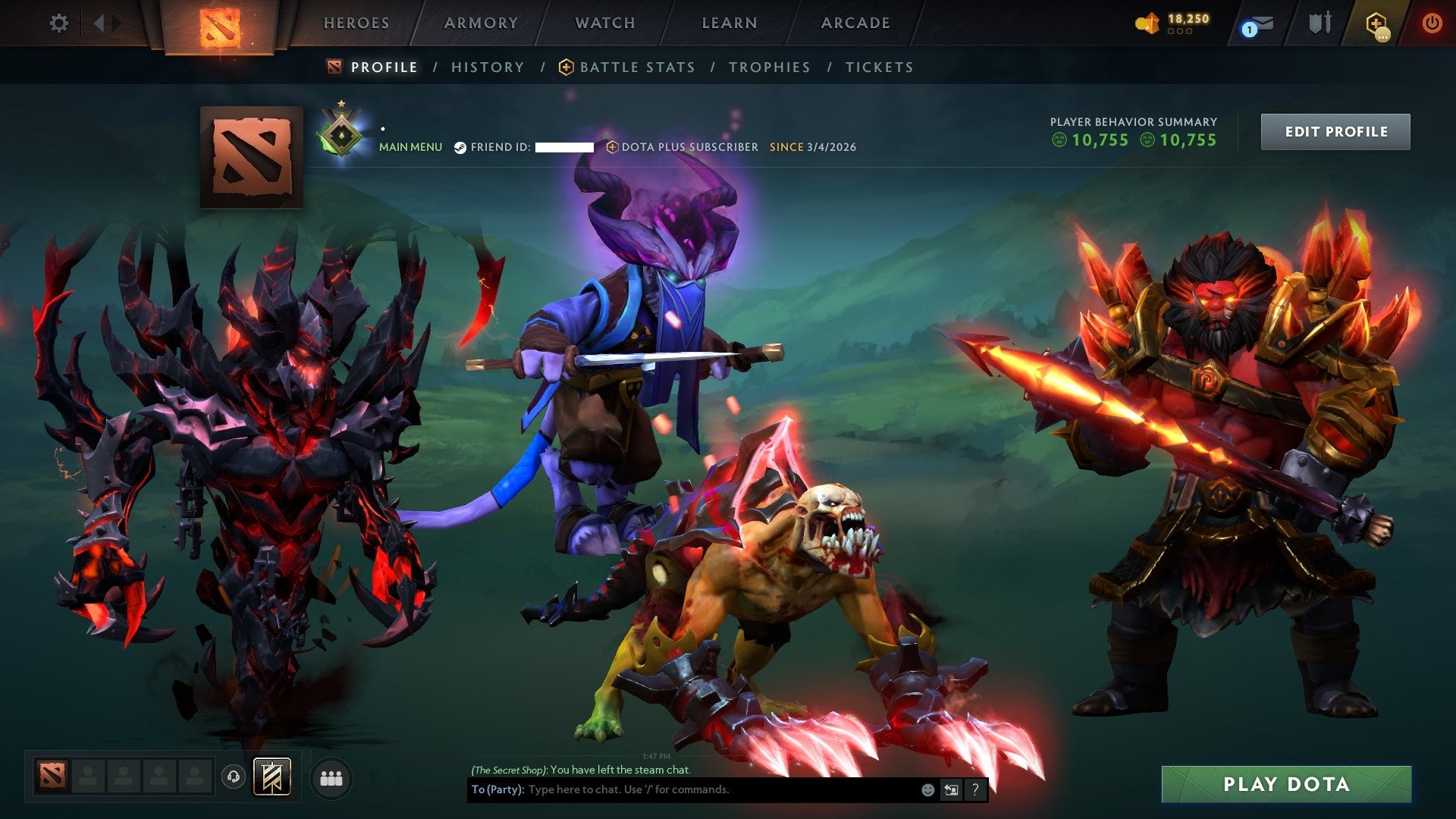
Task: Open the settings gear
Action: (x=58, y=23)
